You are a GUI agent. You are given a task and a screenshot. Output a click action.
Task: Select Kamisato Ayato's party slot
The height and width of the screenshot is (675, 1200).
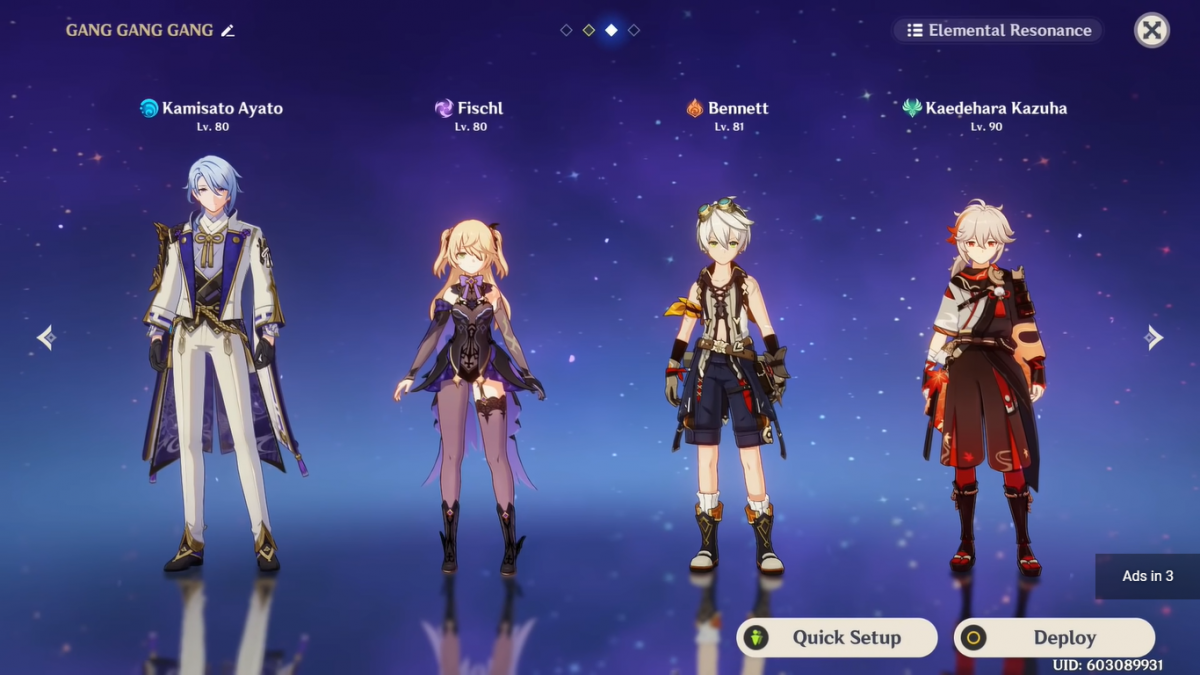point(212,360)
